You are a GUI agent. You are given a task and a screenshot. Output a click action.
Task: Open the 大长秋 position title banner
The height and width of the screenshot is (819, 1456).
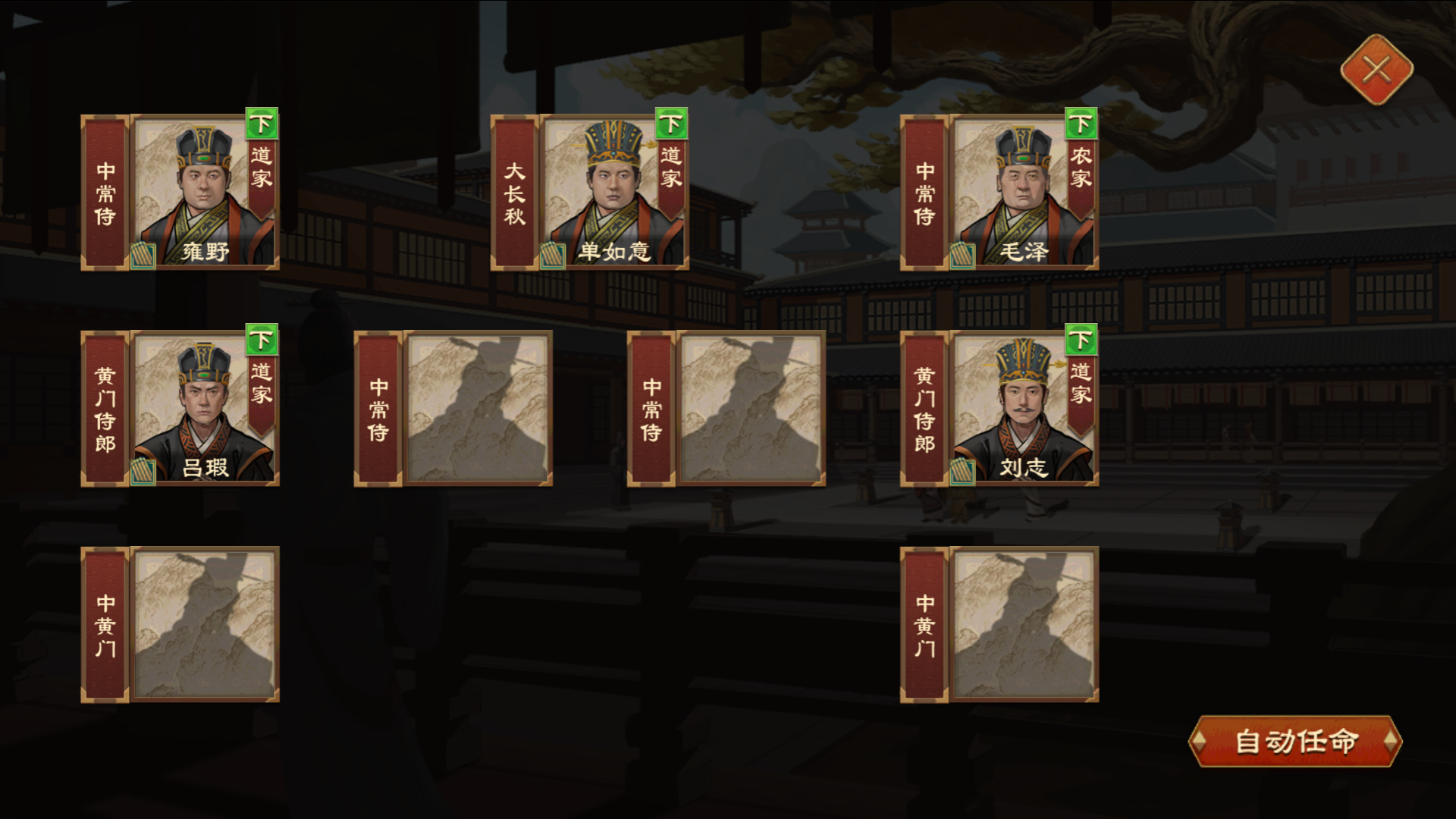[x=516, y=193]
